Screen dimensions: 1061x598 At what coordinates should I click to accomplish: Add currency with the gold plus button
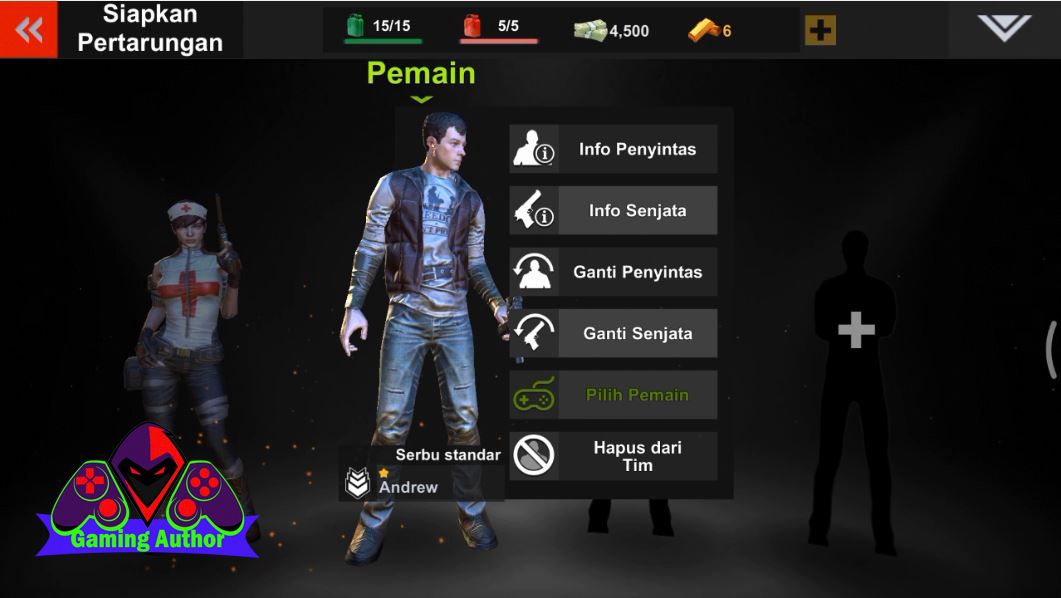click(x=820, y=31)
